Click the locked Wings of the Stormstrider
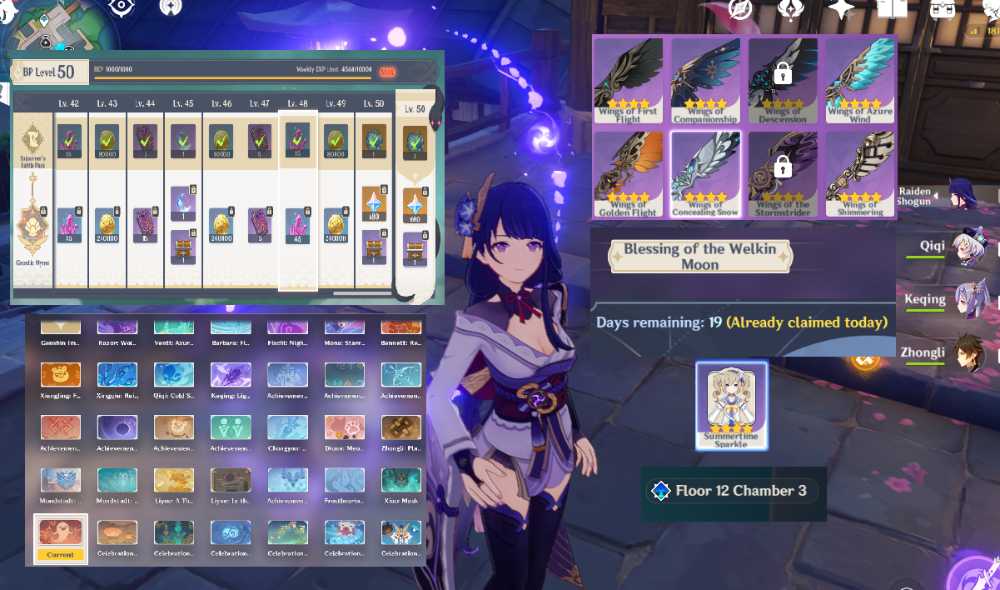1000x590 pixels. [x=783, y=174]
